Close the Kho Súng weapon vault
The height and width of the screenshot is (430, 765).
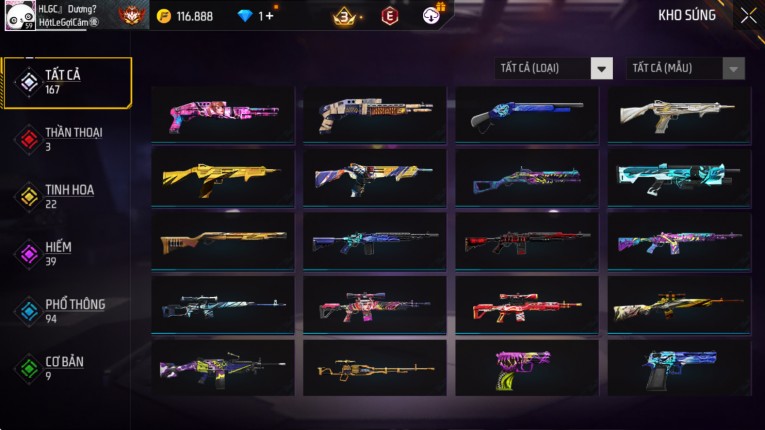[x=748, y=16]
